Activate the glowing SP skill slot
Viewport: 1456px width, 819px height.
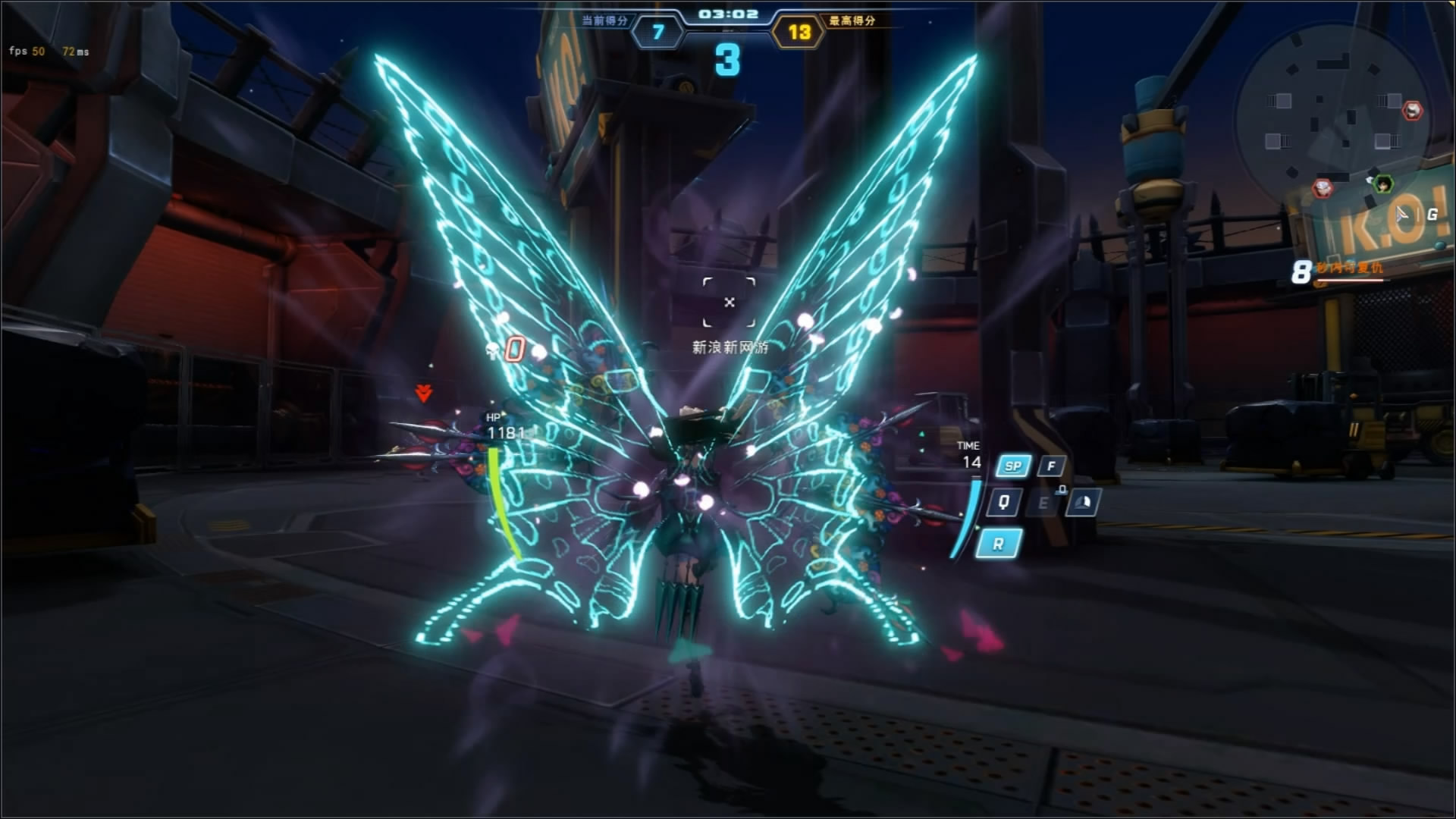(x=1013, y=466)
